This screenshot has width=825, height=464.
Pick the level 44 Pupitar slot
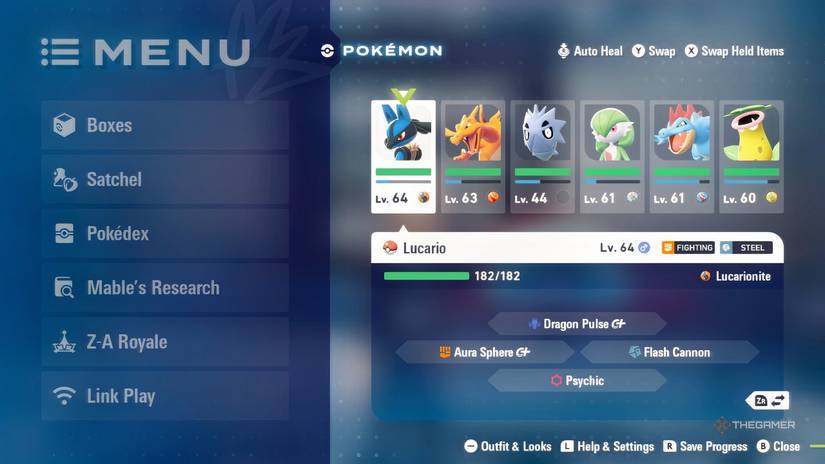pos(542,156)
